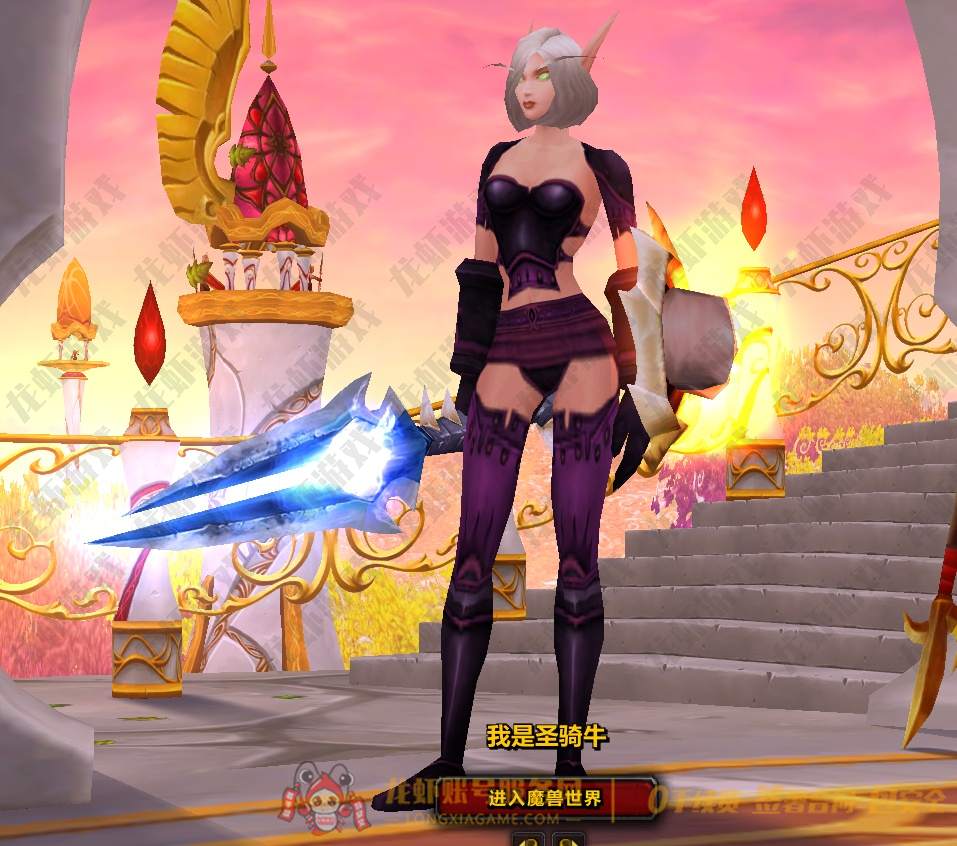The image size is (957, 846).
Task: Rotate character with the right arrow button
Action: tap(567, 838)
